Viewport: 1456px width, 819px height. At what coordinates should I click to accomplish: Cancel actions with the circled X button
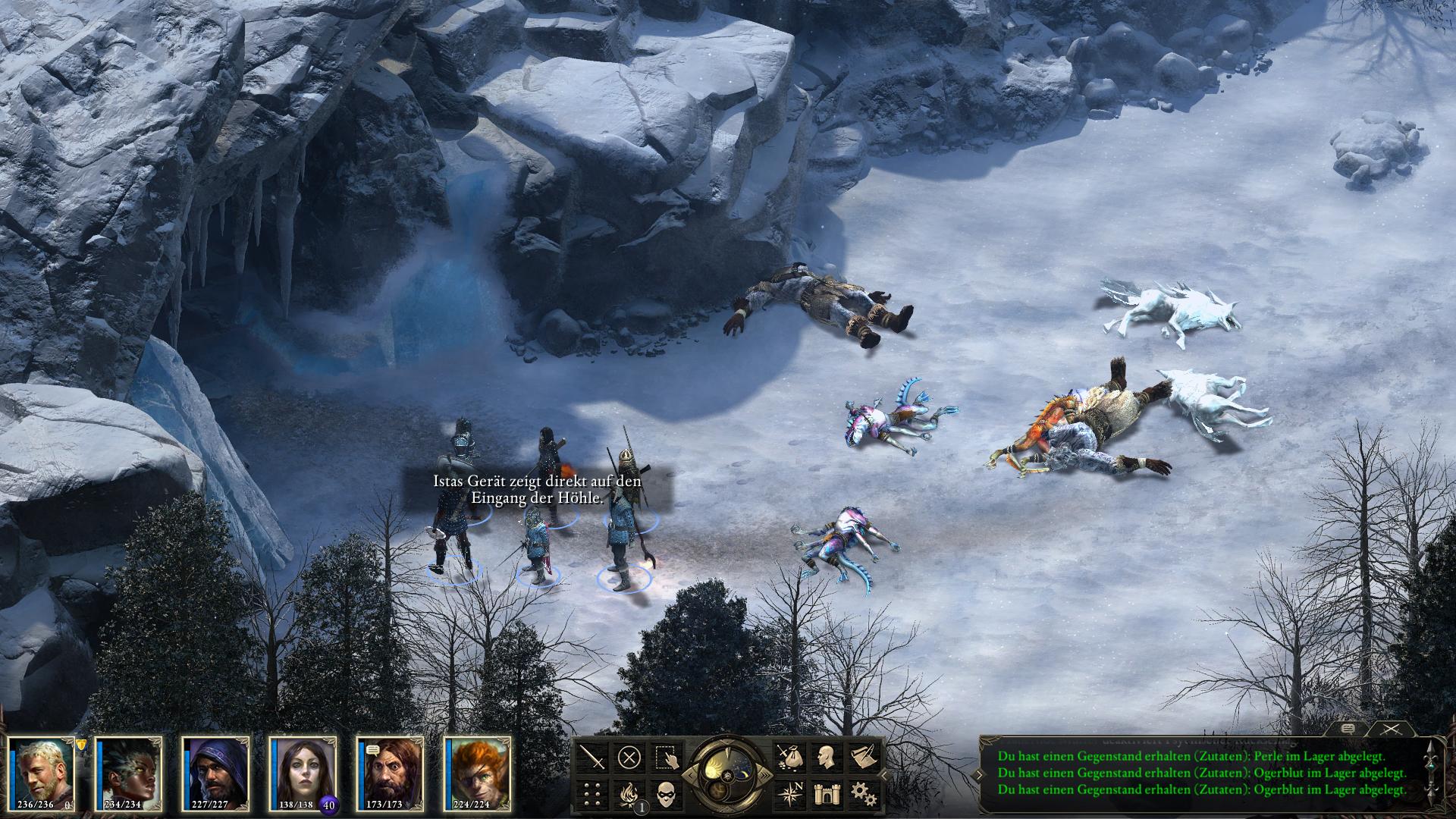pos(629,757)
